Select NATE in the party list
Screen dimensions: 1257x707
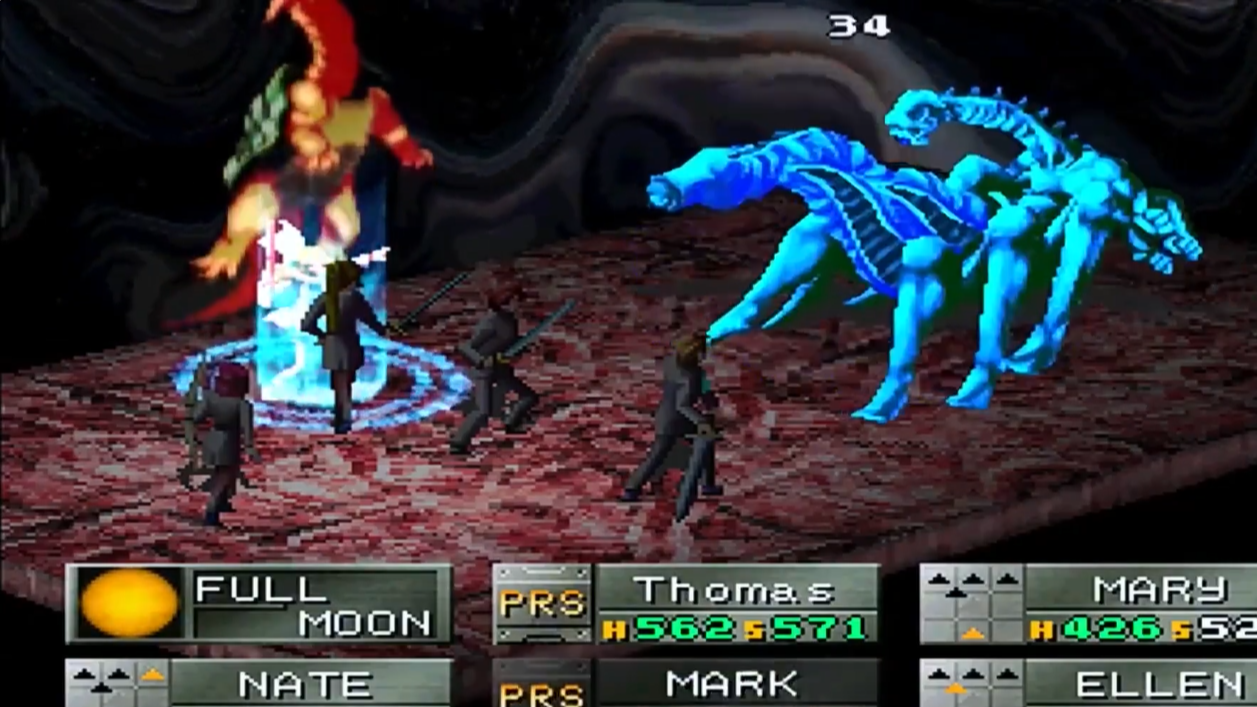tap(306, 684)
